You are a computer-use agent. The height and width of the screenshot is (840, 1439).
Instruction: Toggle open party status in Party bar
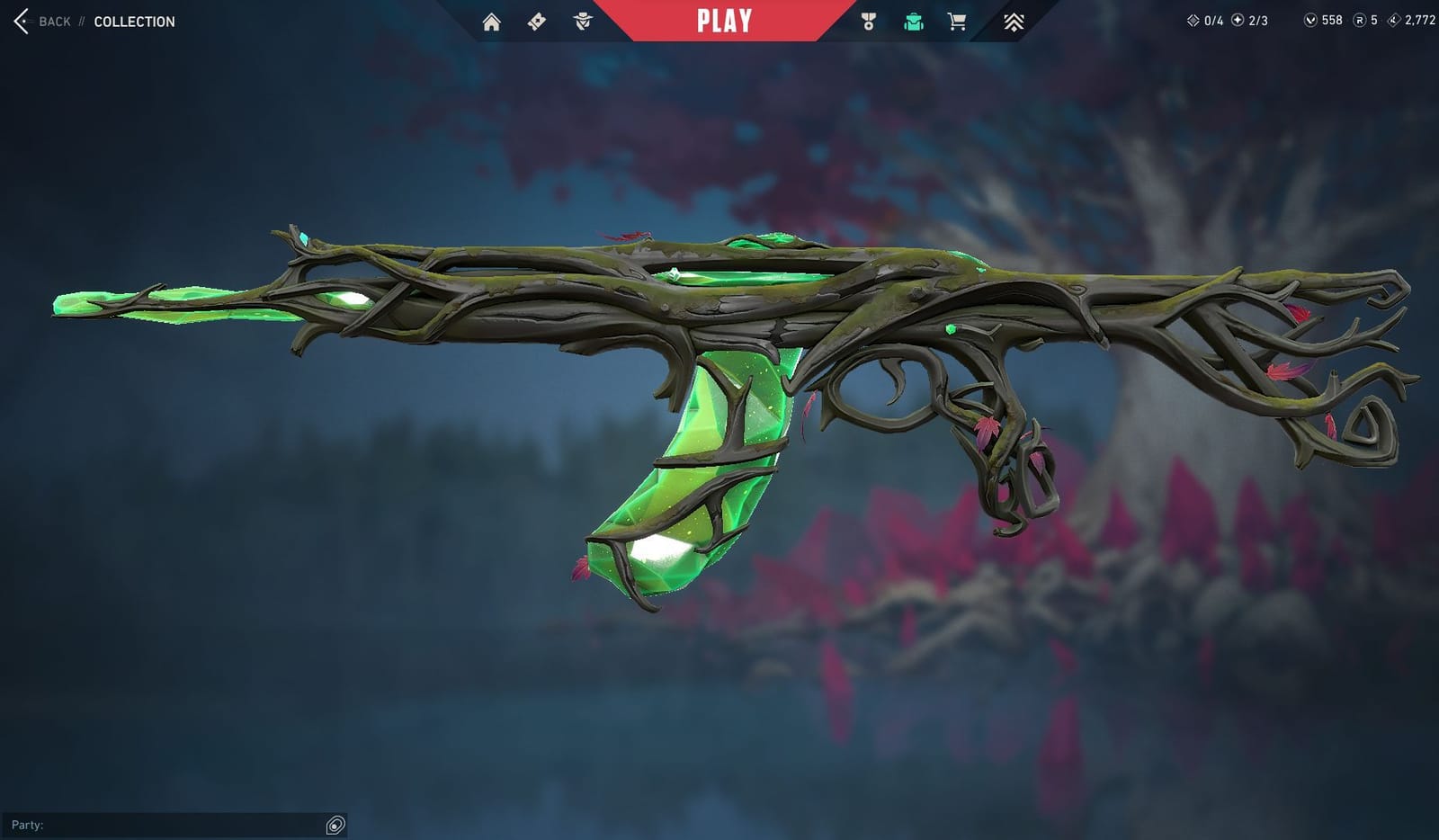(335, 824)
